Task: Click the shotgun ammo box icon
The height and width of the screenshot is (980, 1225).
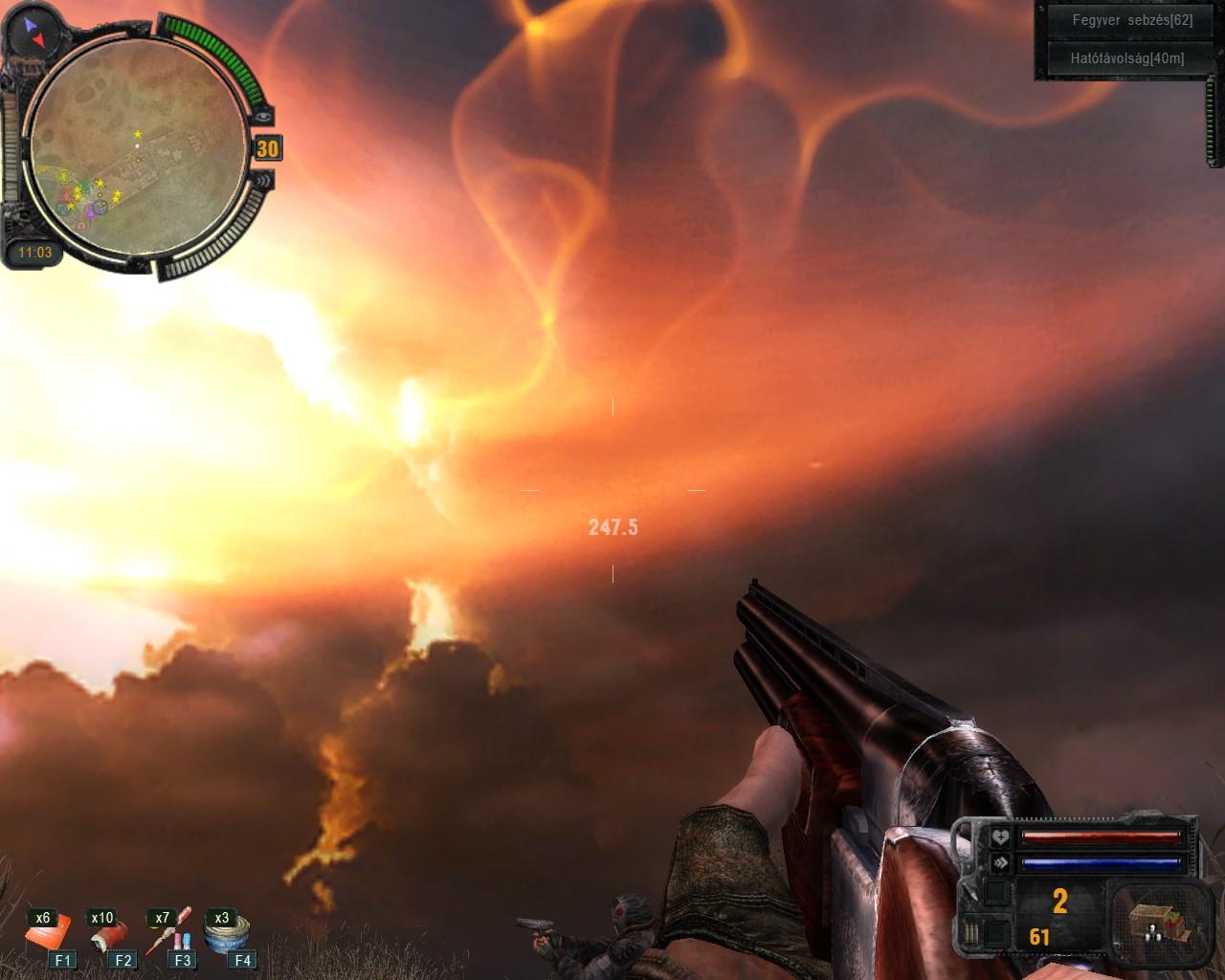Action: click(1152, 923)
